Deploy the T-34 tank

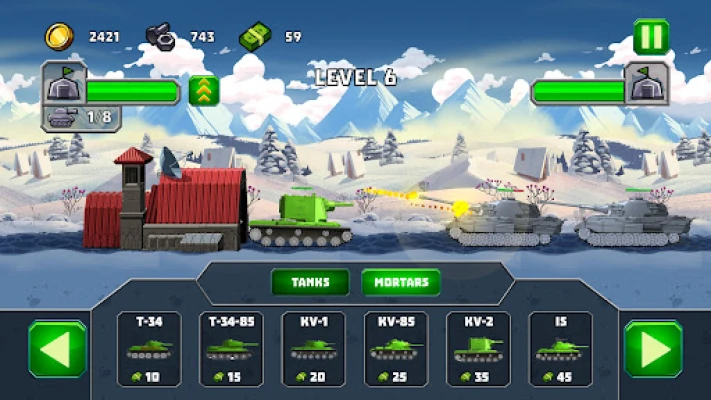pos(150,349)
